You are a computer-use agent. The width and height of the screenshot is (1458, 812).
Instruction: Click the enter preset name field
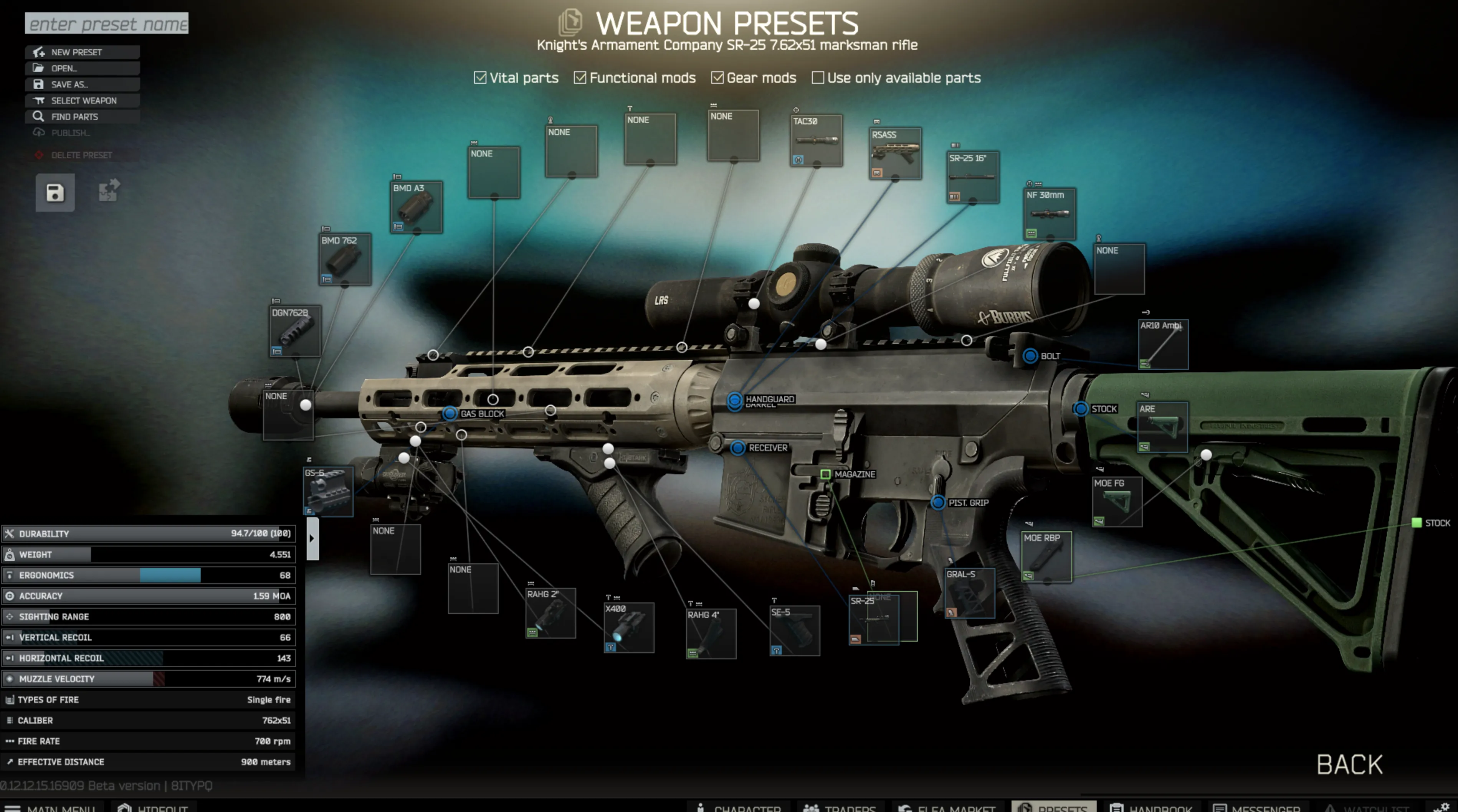pyautogui.click(x=107, y=24)
